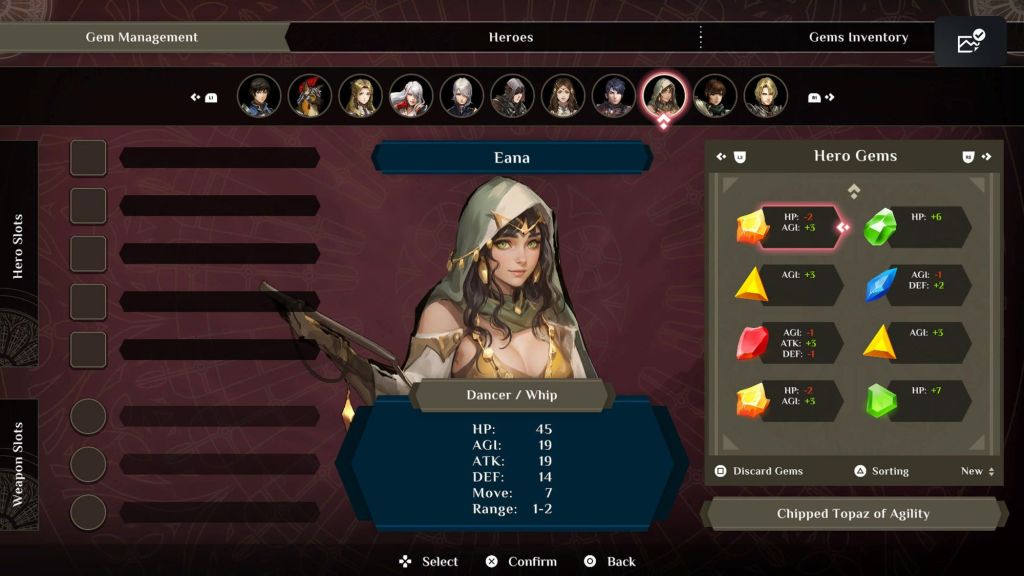
Task: Pick the hooded Eana portrait
Action: [x=664, y=96]
